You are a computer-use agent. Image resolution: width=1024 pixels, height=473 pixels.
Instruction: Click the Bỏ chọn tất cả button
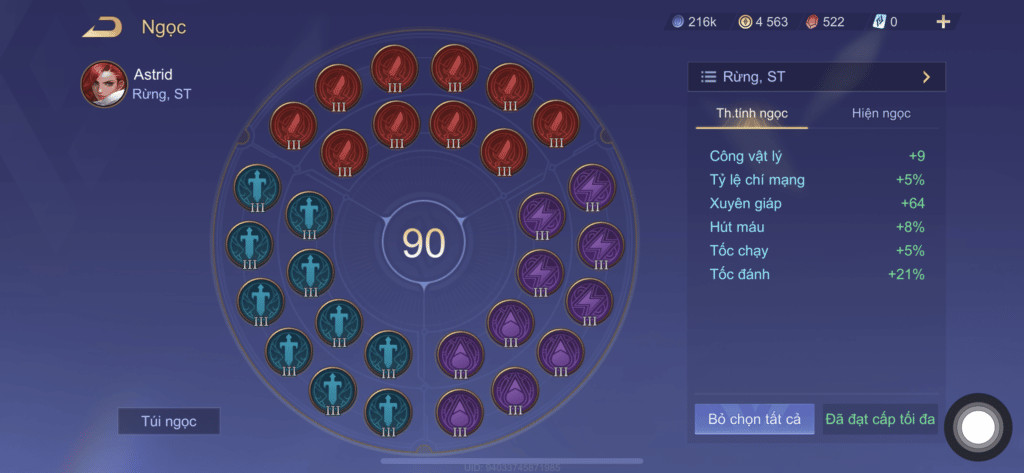tap(754, 419)
